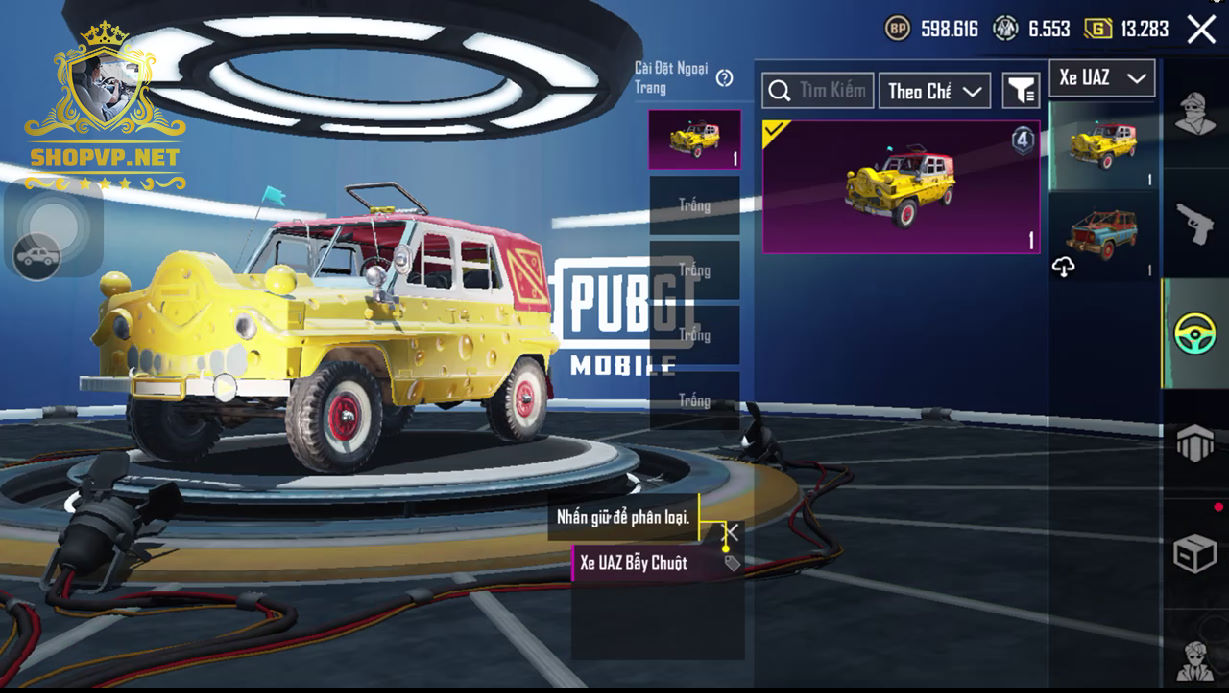Tap the car icon button on left

(x=36, y=257)
